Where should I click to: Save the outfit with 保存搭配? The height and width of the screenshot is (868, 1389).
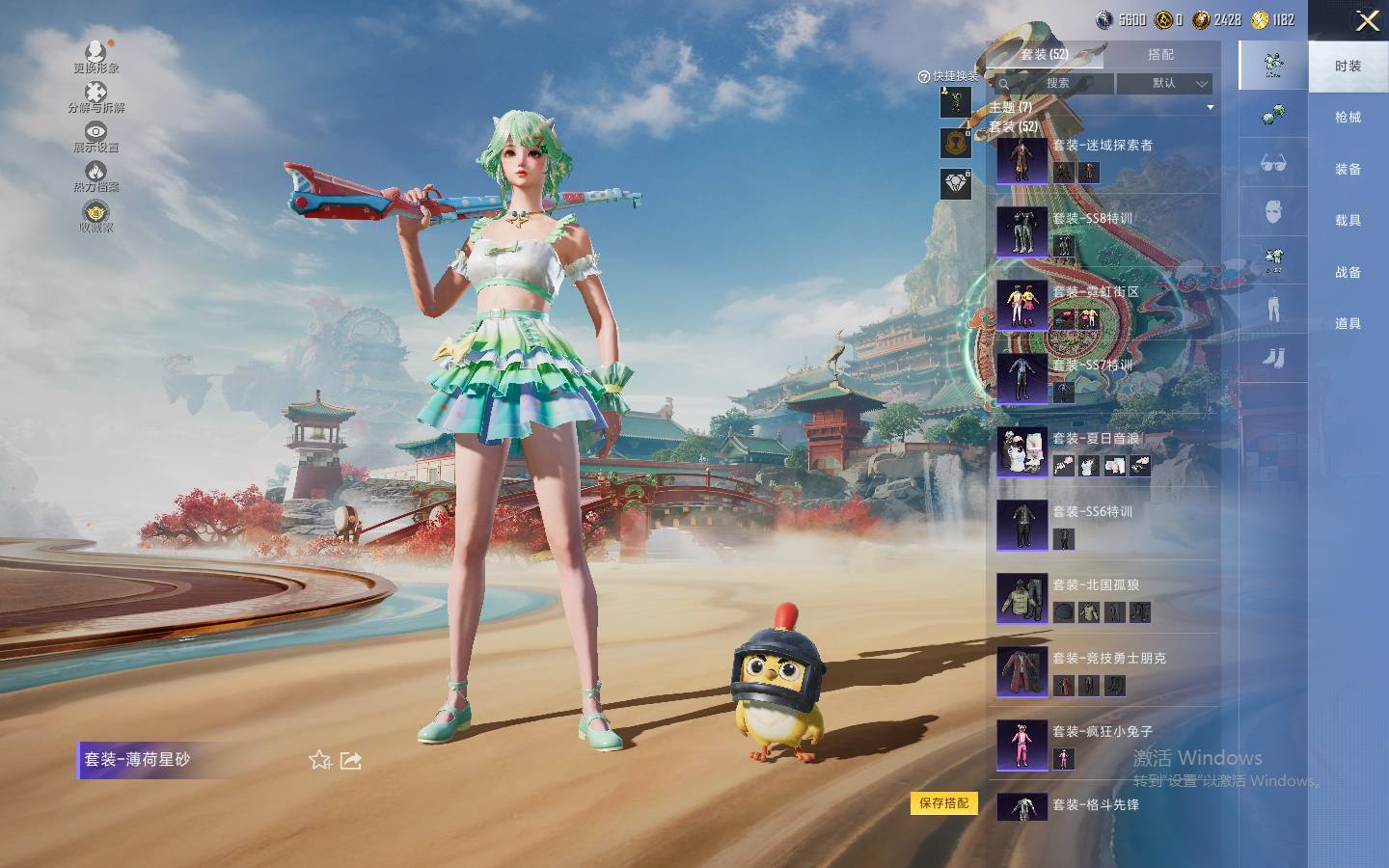point(943,803)
